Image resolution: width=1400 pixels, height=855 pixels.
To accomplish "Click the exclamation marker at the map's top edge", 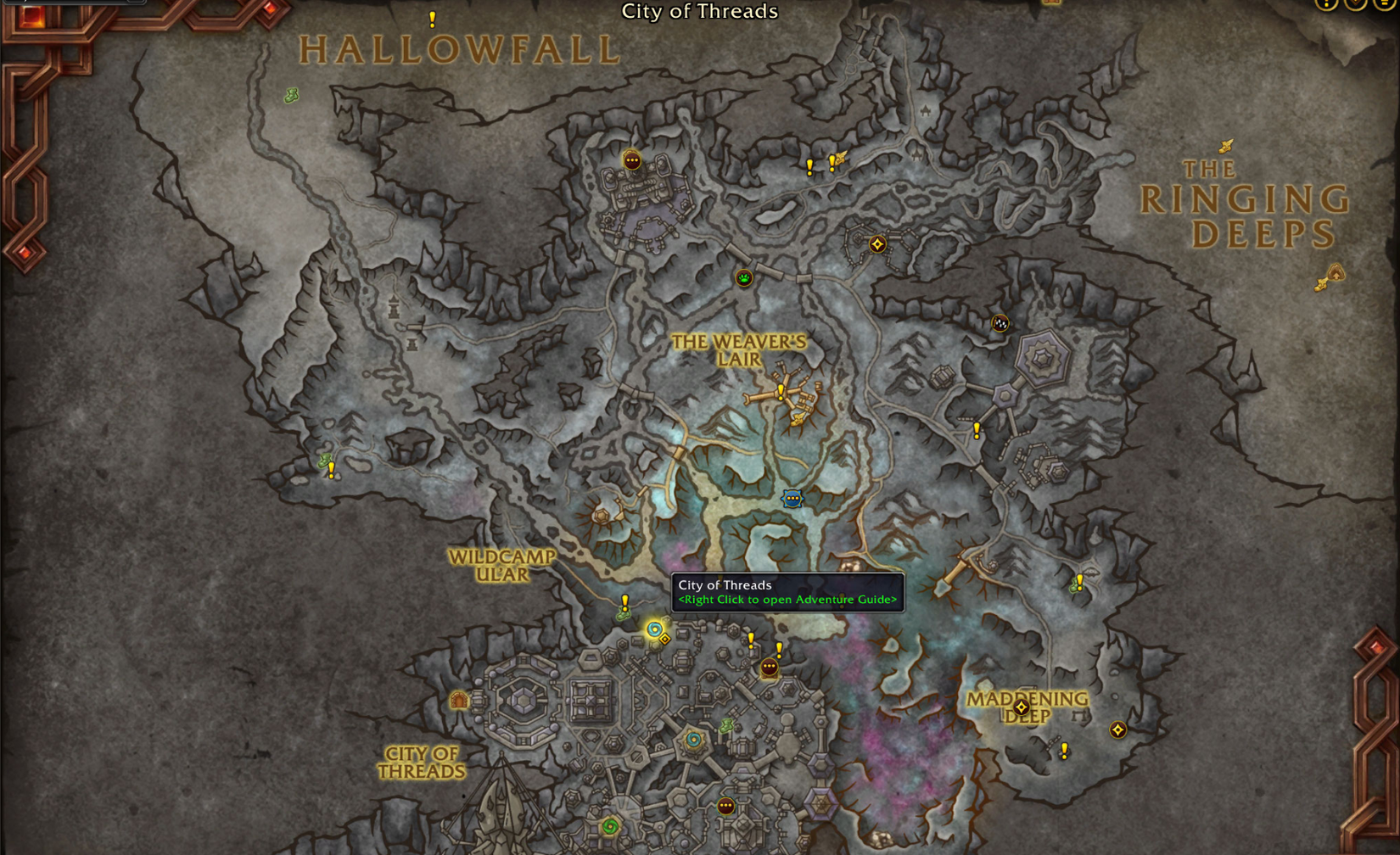I will click(x=431, y=19).
